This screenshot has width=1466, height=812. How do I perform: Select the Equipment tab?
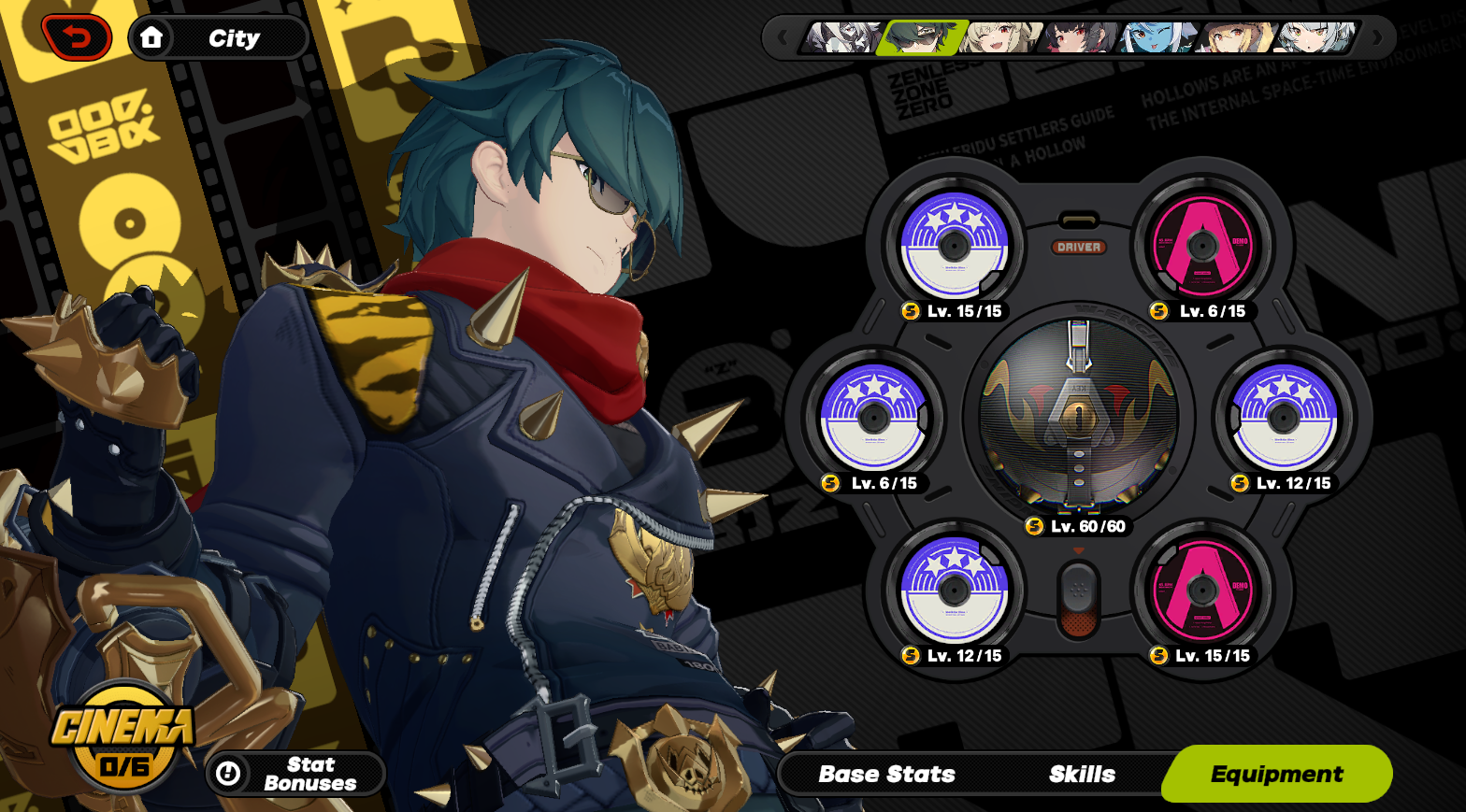click(x=1276, y=774)
